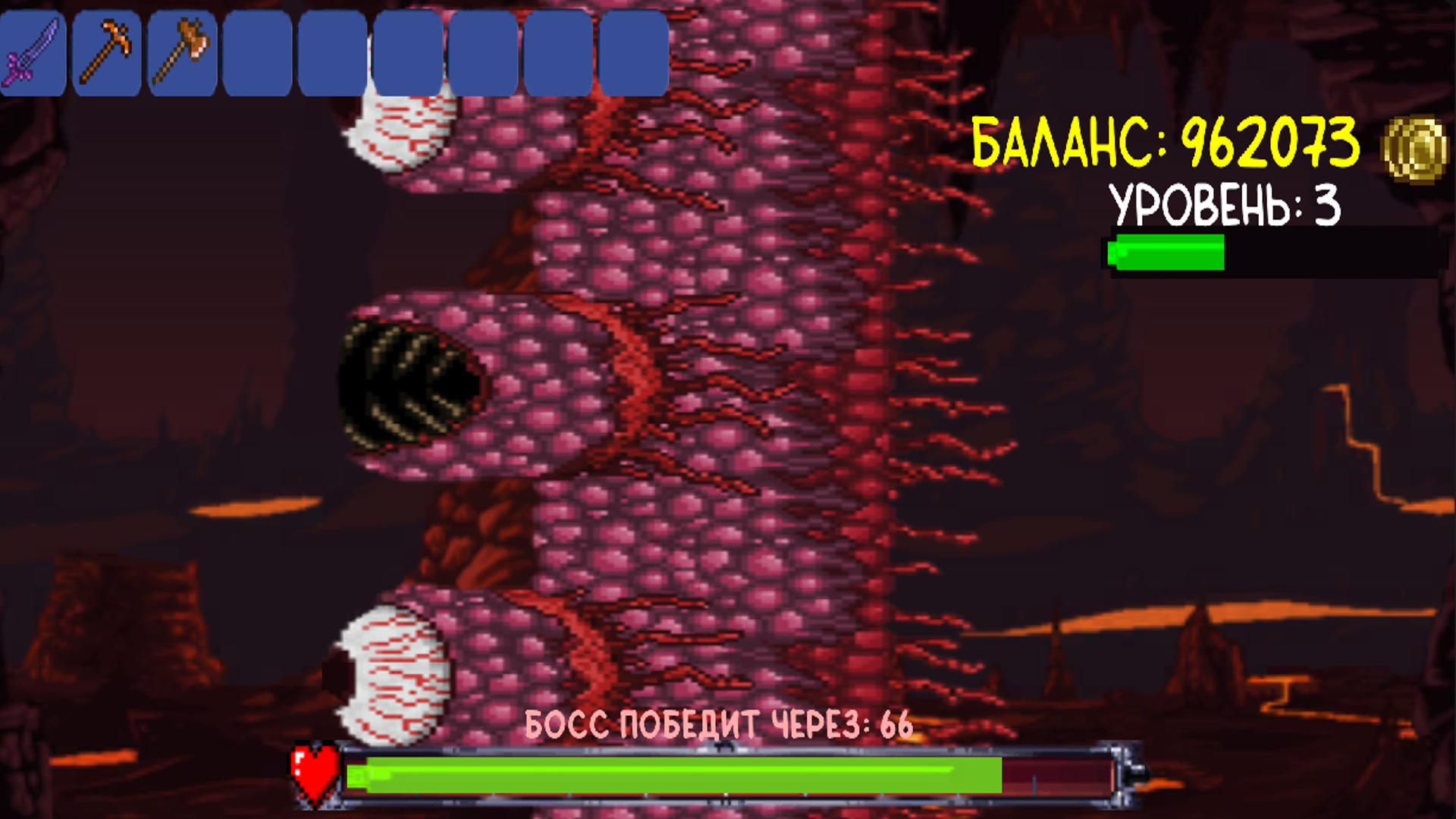1456x819 pixels.
Task: Click the БАЛАНС: 962073 counter
Action: [1168, 144]
